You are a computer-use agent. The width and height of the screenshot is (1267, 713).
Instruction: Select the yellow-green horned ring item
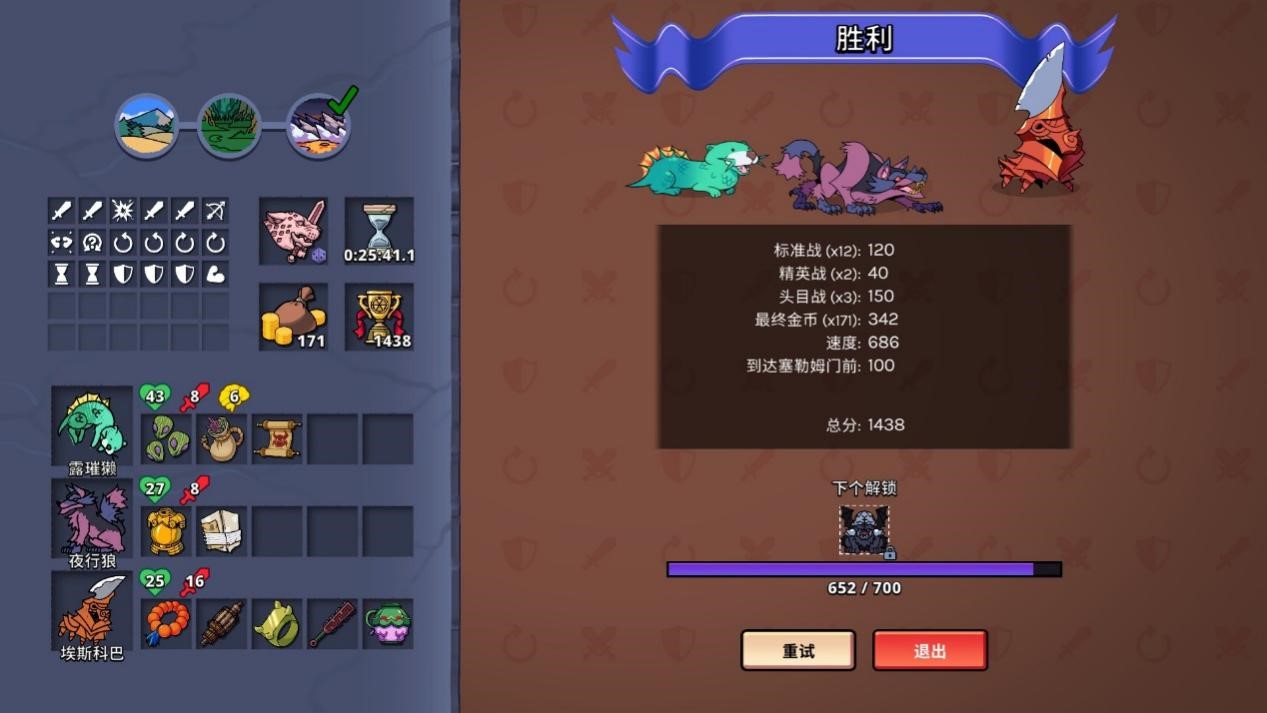click(x=277, y=624)
